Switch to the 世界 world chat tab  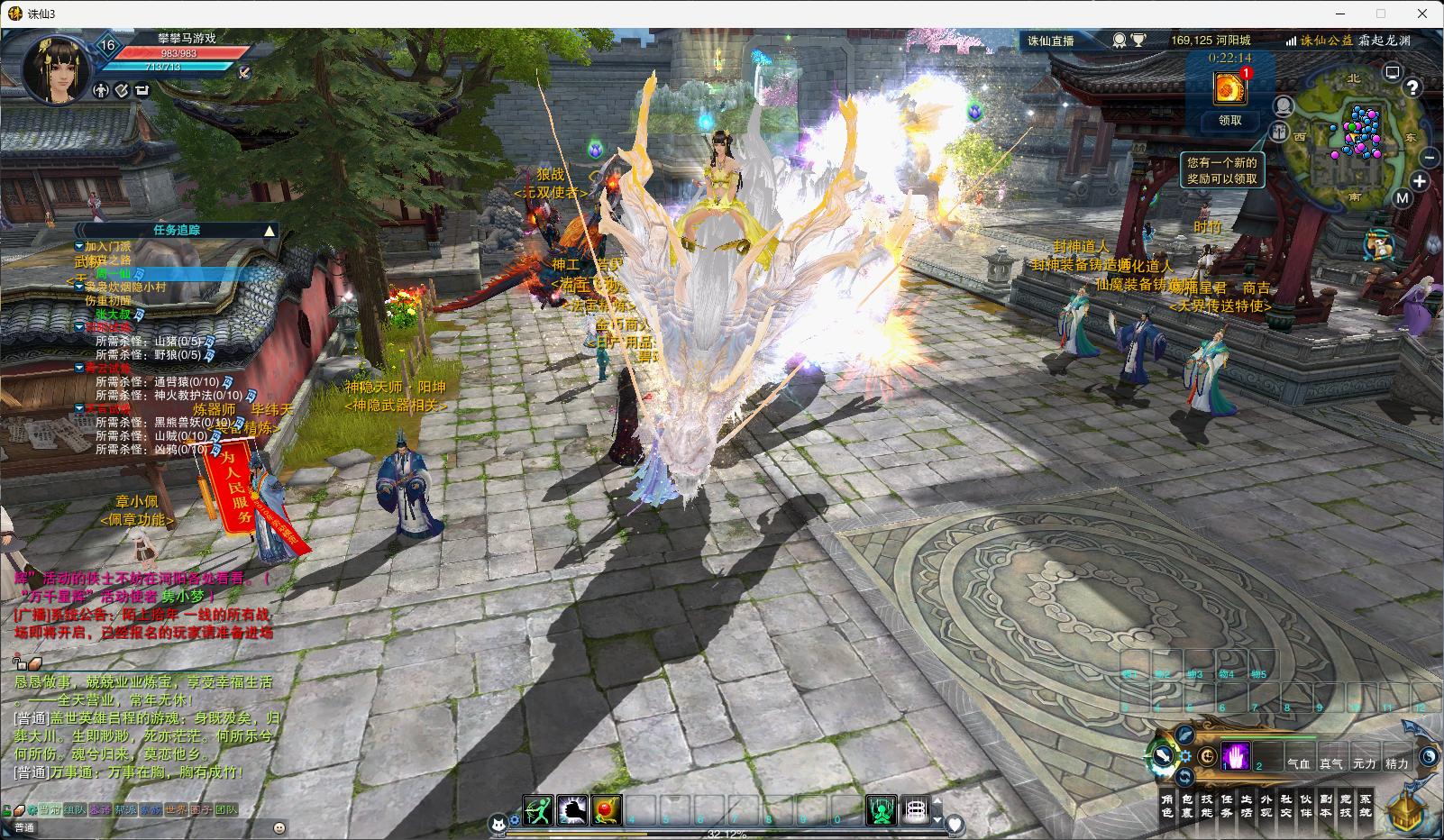(x=174, y=810)
